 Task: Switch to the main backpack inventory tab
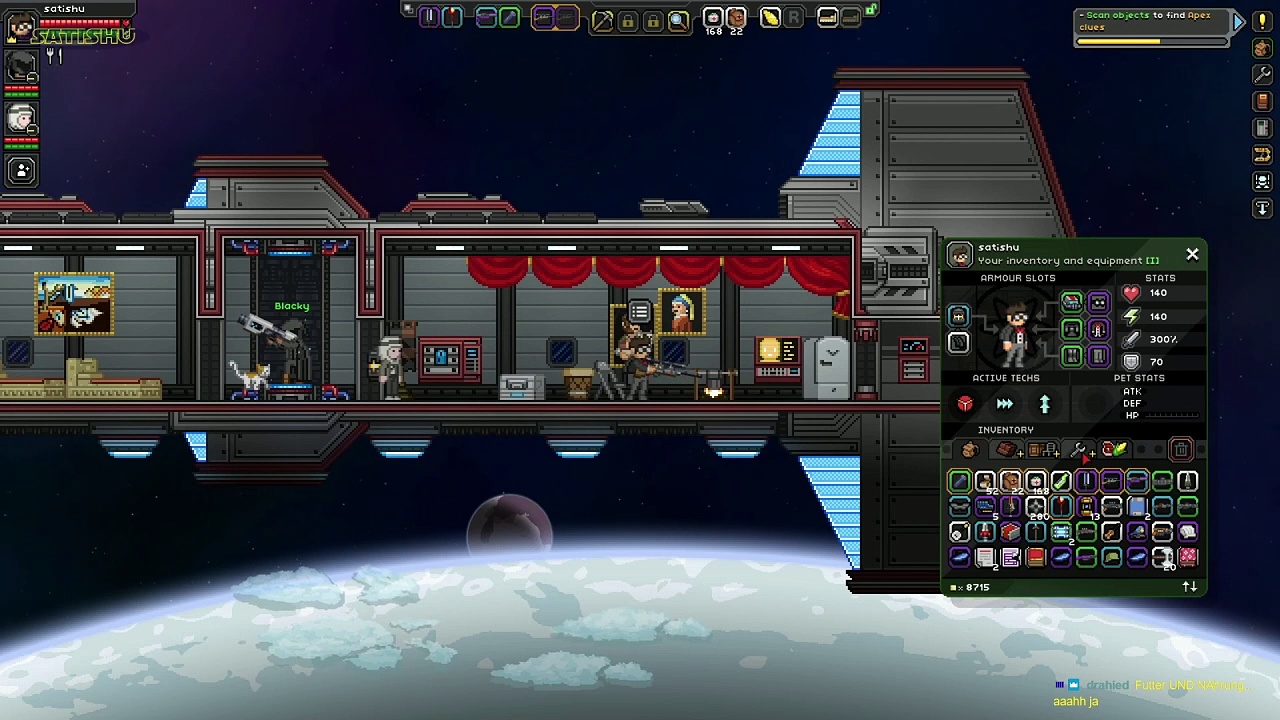tap(969, 450)
